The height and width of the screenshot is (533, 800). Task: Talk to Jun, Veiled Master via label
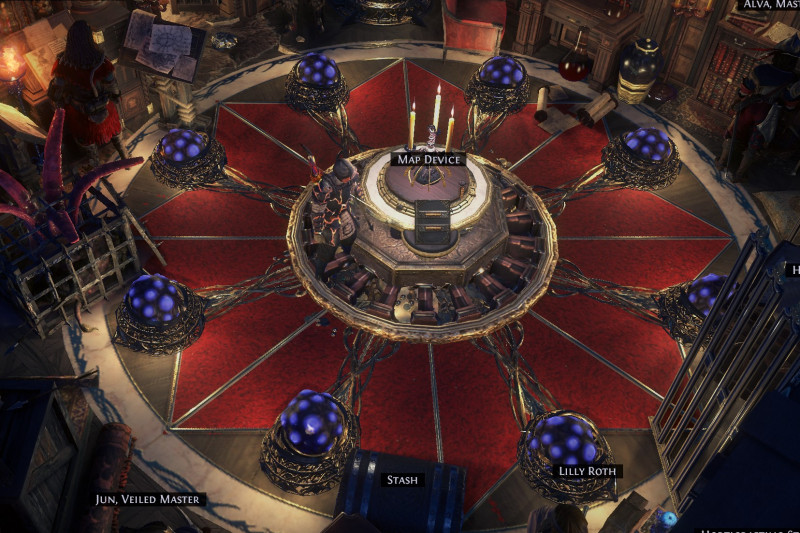pyautogui.click(x=147, y=499)
